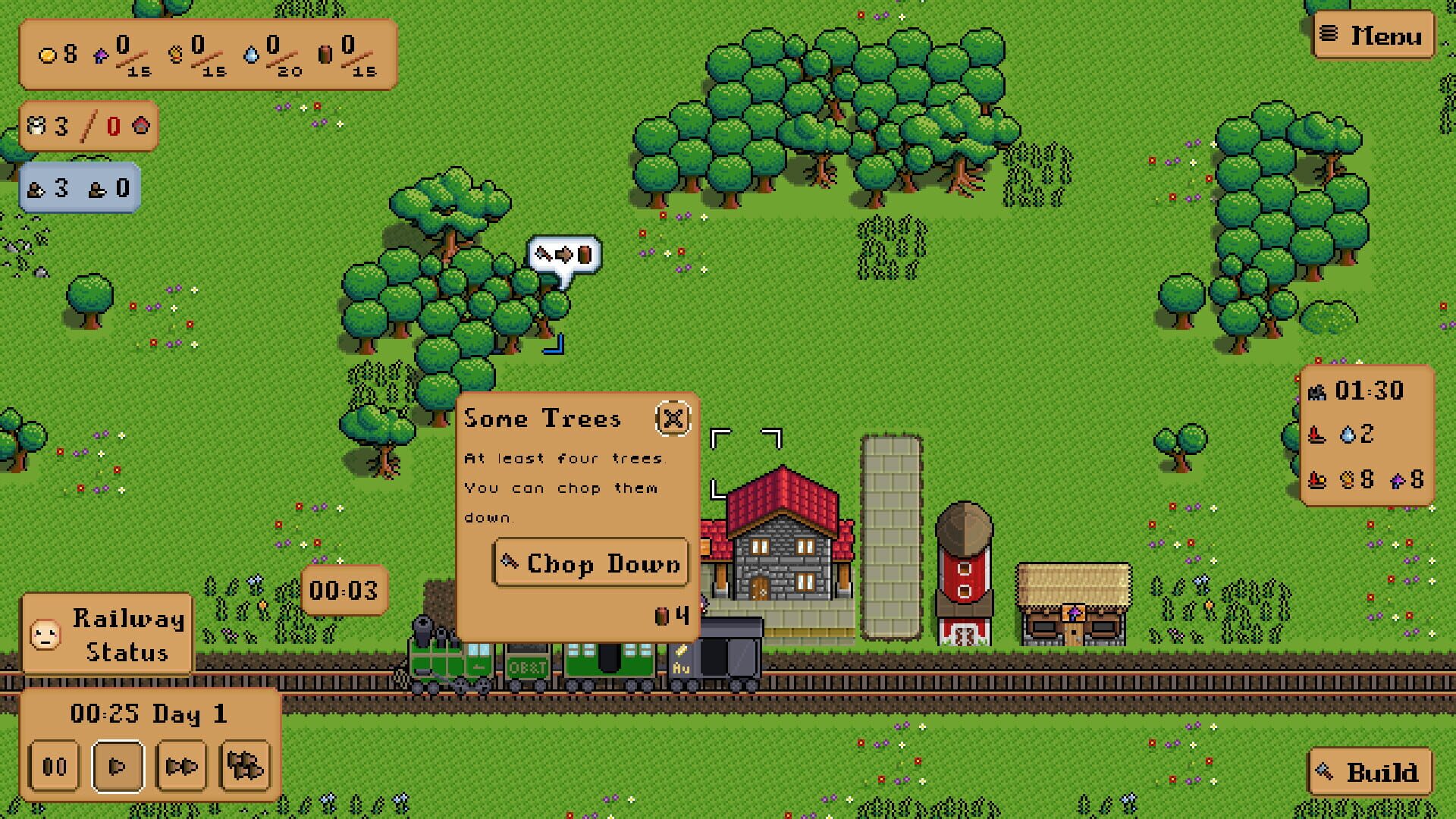Click the wheat resource icon in top bar
The height and width of the screenshot is (819, 1456).
[176, 55]
